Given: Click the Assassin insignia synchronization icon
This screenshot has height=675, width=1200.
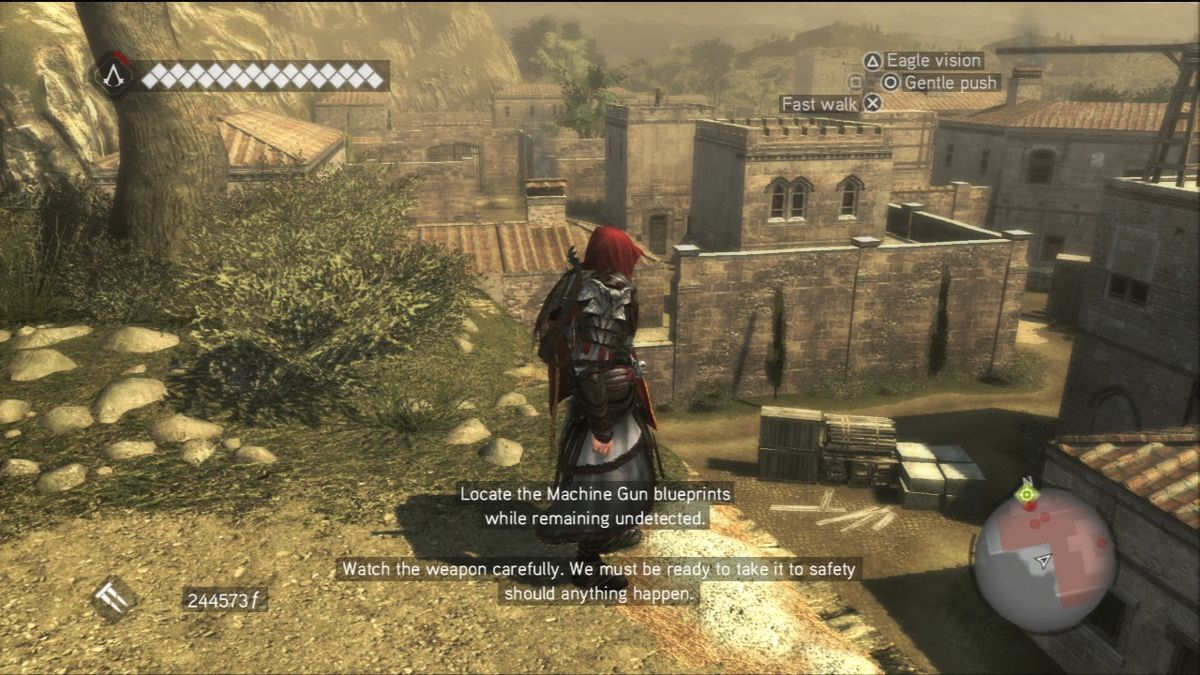Looking at the screenshot, I should coord(115,75).
